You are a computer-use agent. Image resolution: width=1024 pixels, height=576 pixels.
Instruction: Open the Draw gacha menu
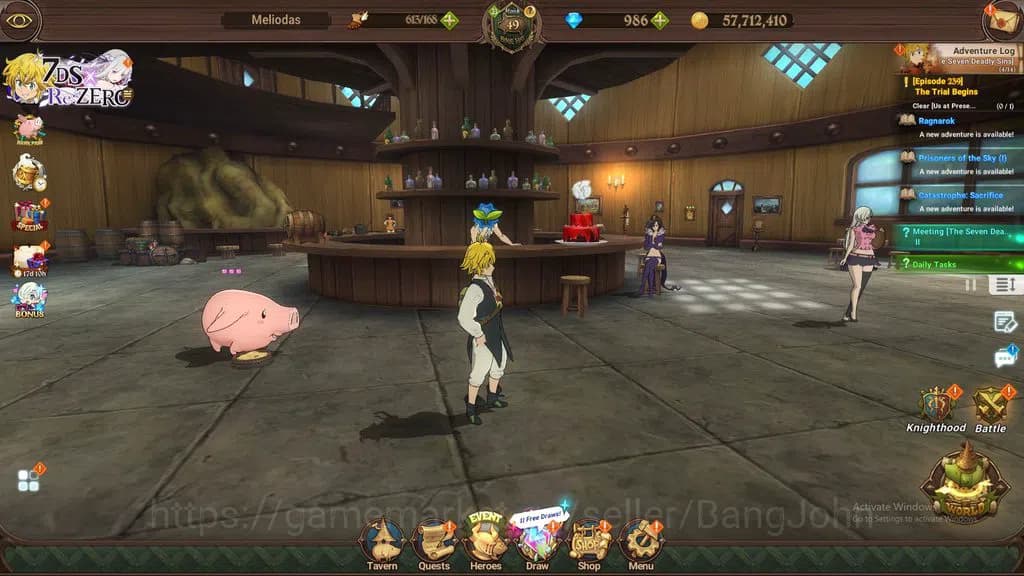tap(537, 543)
